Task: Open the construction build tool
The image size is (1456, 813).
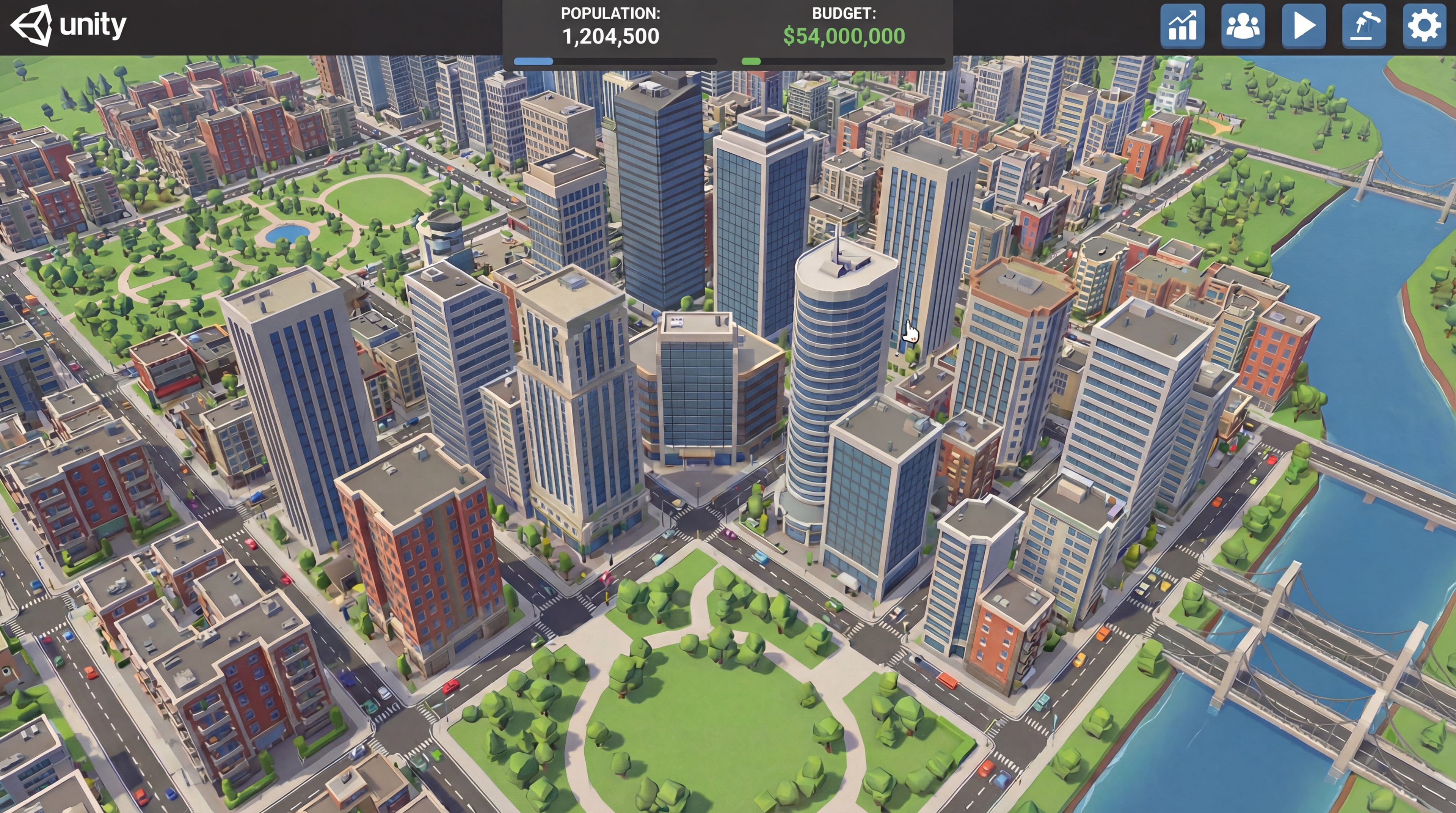Action: [x=1364, y=26]
